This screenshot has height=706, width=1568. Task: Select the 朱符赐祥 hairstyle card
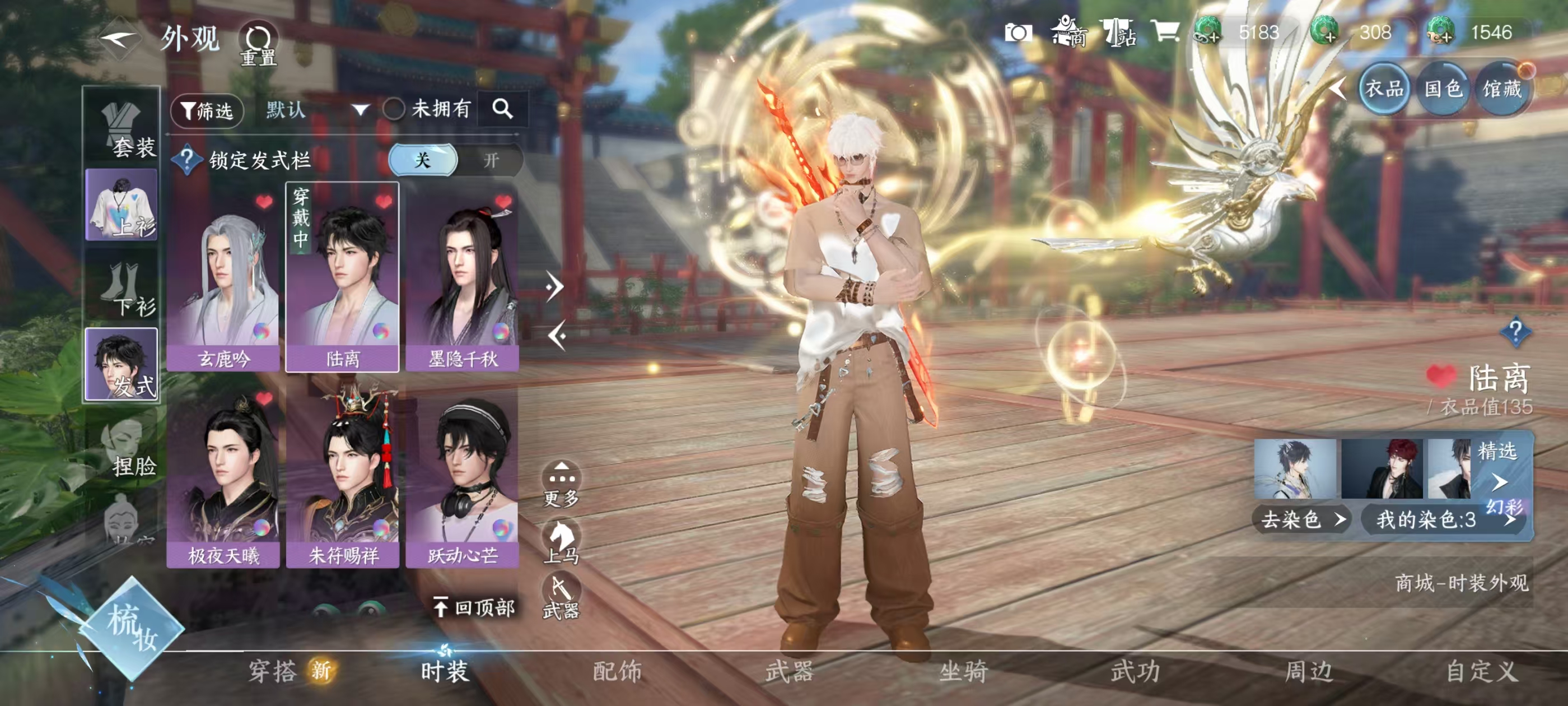(x=343, y=478)
